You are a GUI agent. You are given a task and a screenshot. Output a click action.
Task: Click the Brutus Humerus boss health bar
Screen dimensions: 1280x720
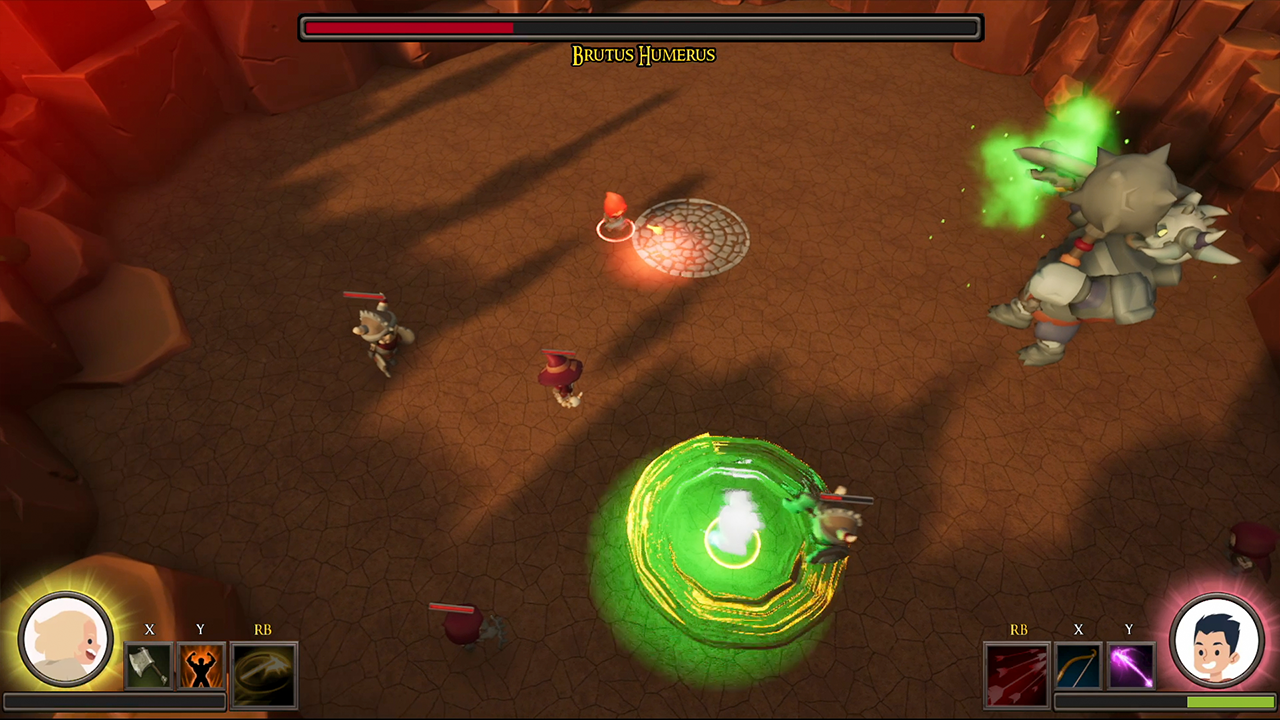point(640,27)
